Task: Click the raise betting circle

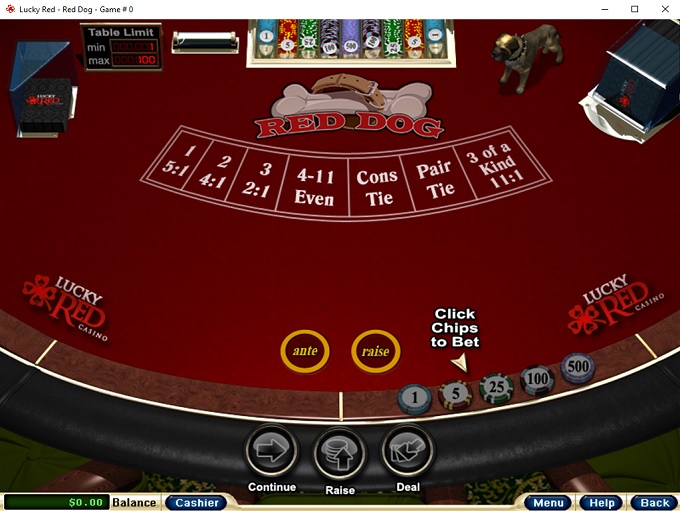Action: coord(376,351)
